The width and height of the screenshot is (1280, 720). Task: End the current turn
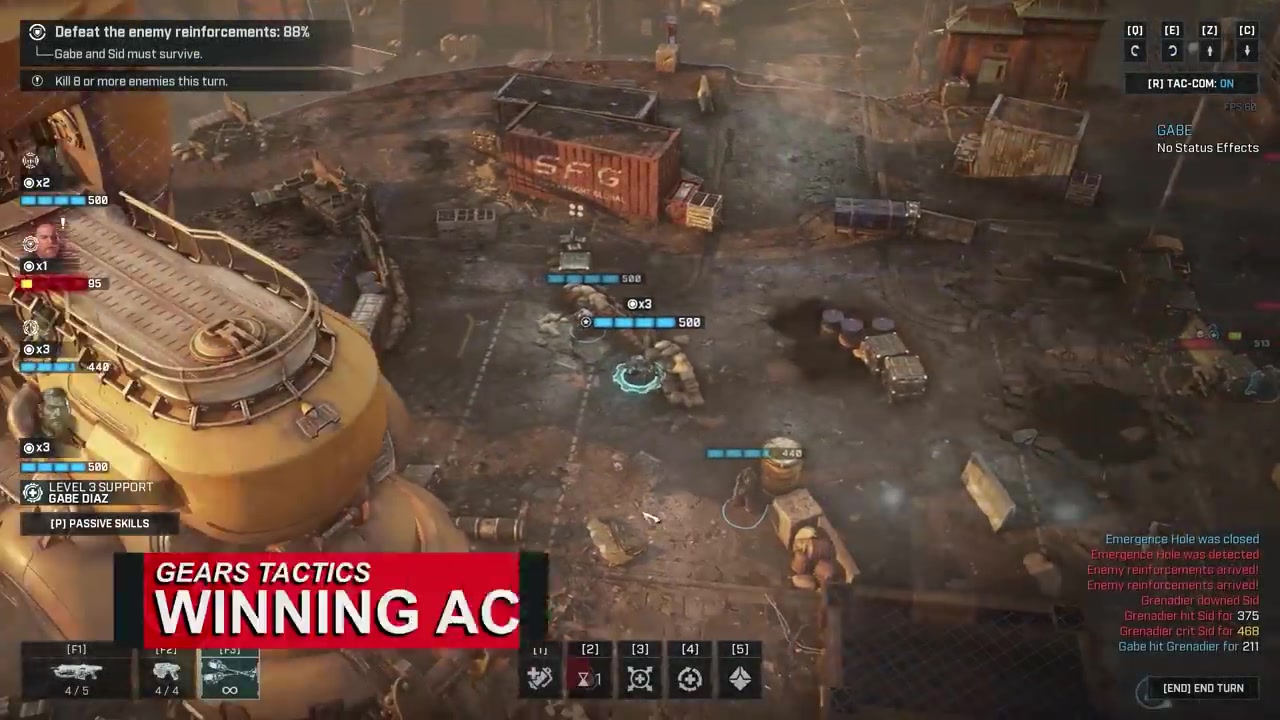1202,688
